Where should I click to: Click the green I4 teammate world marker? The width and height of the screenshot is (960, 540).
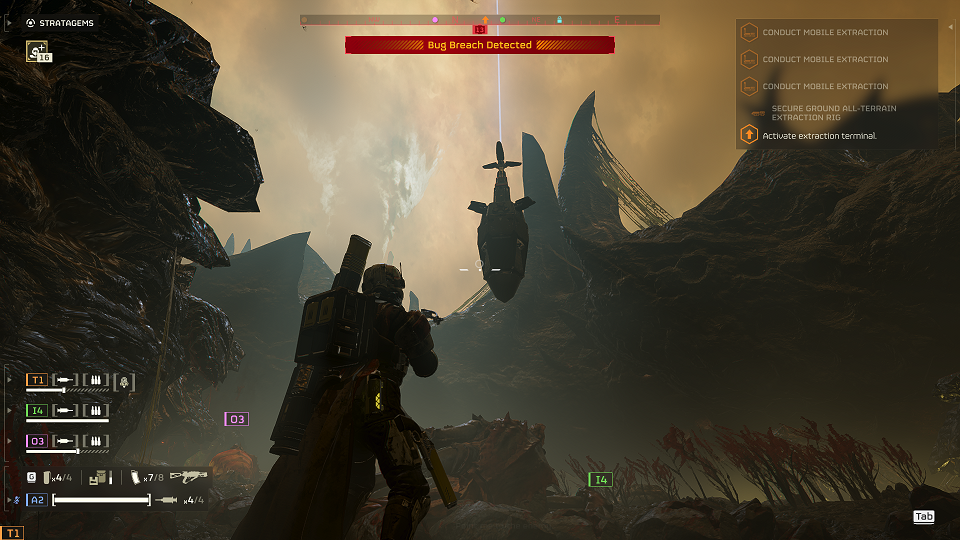(600, 480)
